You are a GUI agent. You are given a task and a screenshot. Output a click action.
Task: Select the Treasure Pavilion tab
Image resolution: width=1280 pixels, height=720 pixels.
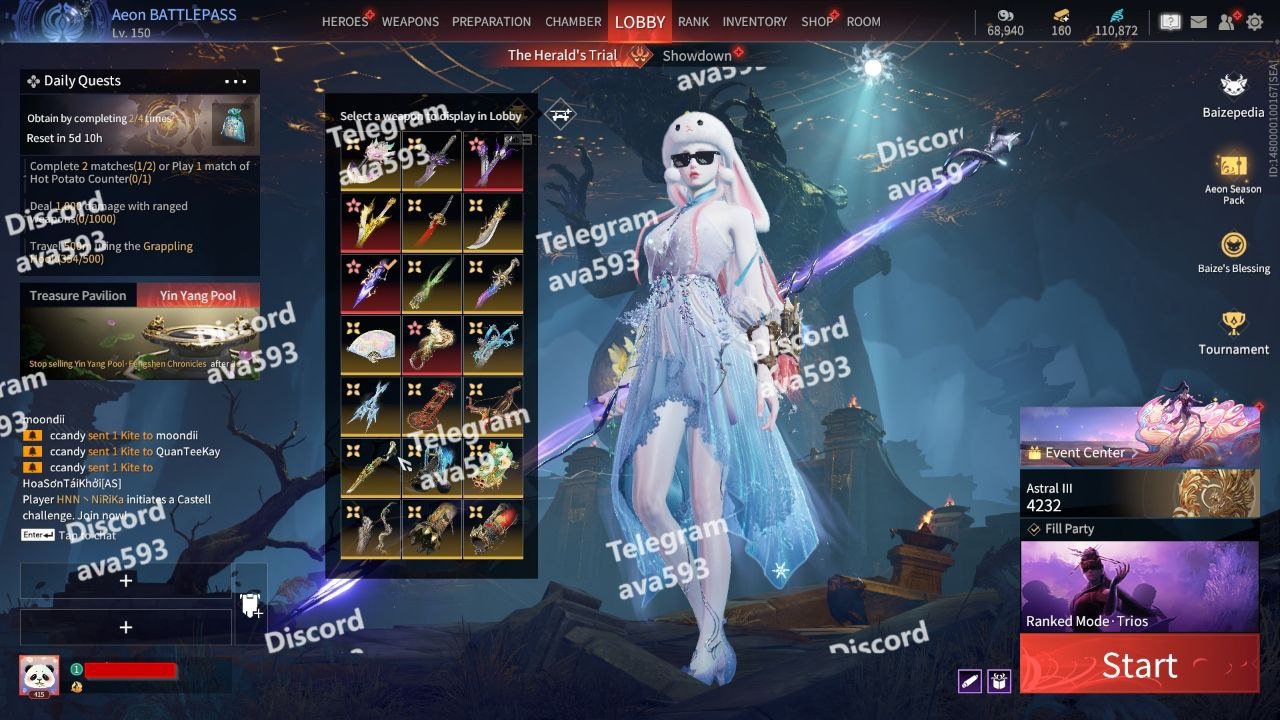(78, 296)
